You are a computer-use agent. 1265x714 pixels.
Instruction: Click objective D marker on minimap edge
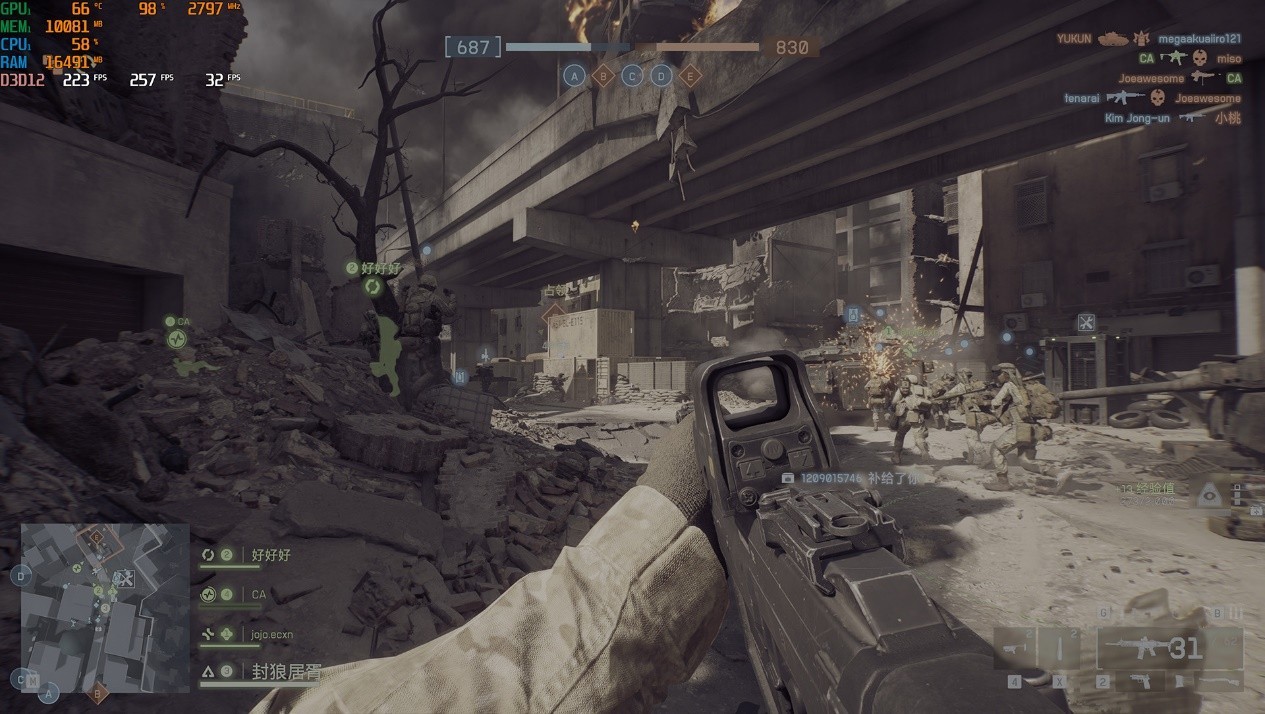click(x=22, y=575)
